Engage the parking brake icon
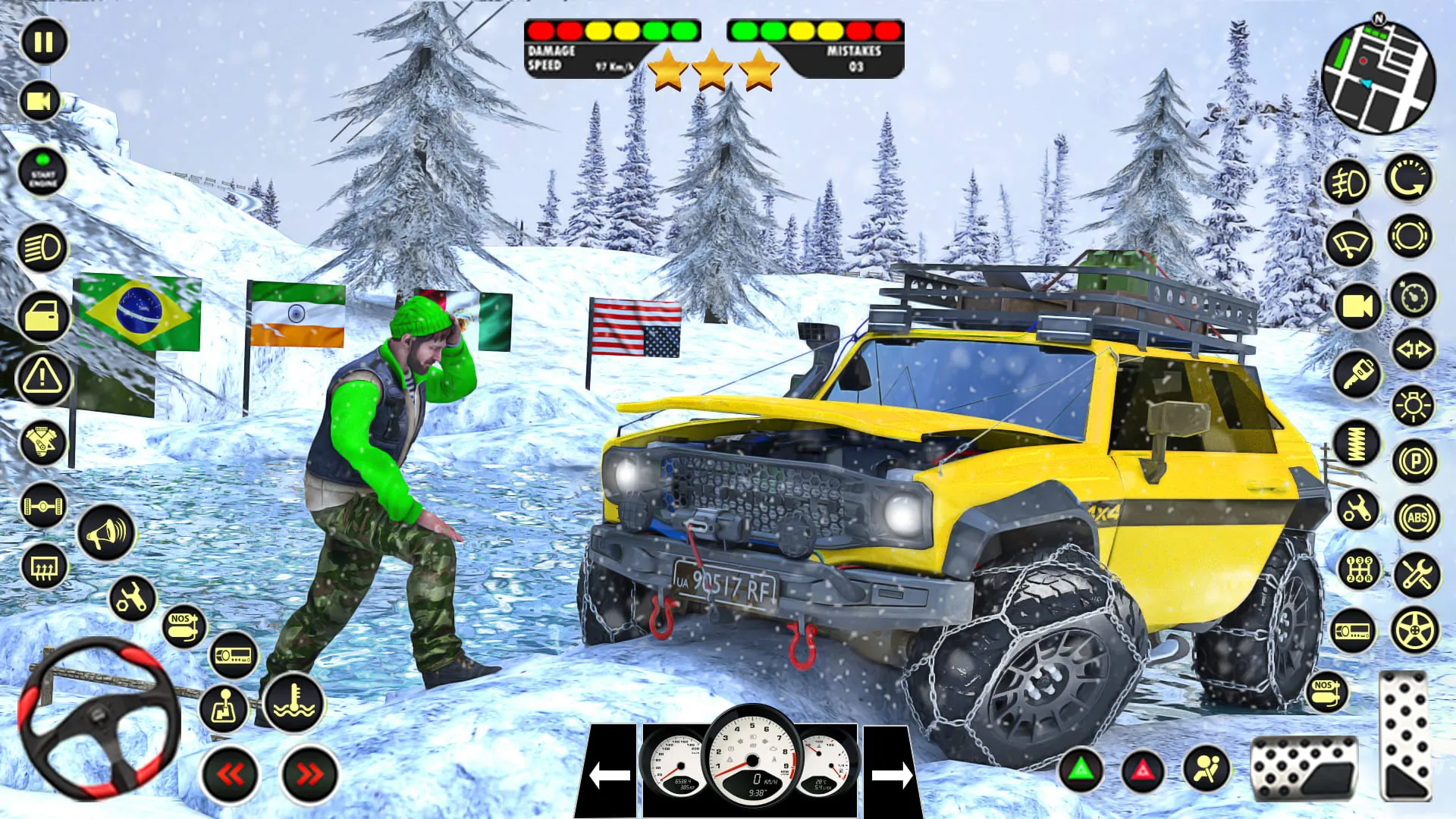 tap(1414, 459)
